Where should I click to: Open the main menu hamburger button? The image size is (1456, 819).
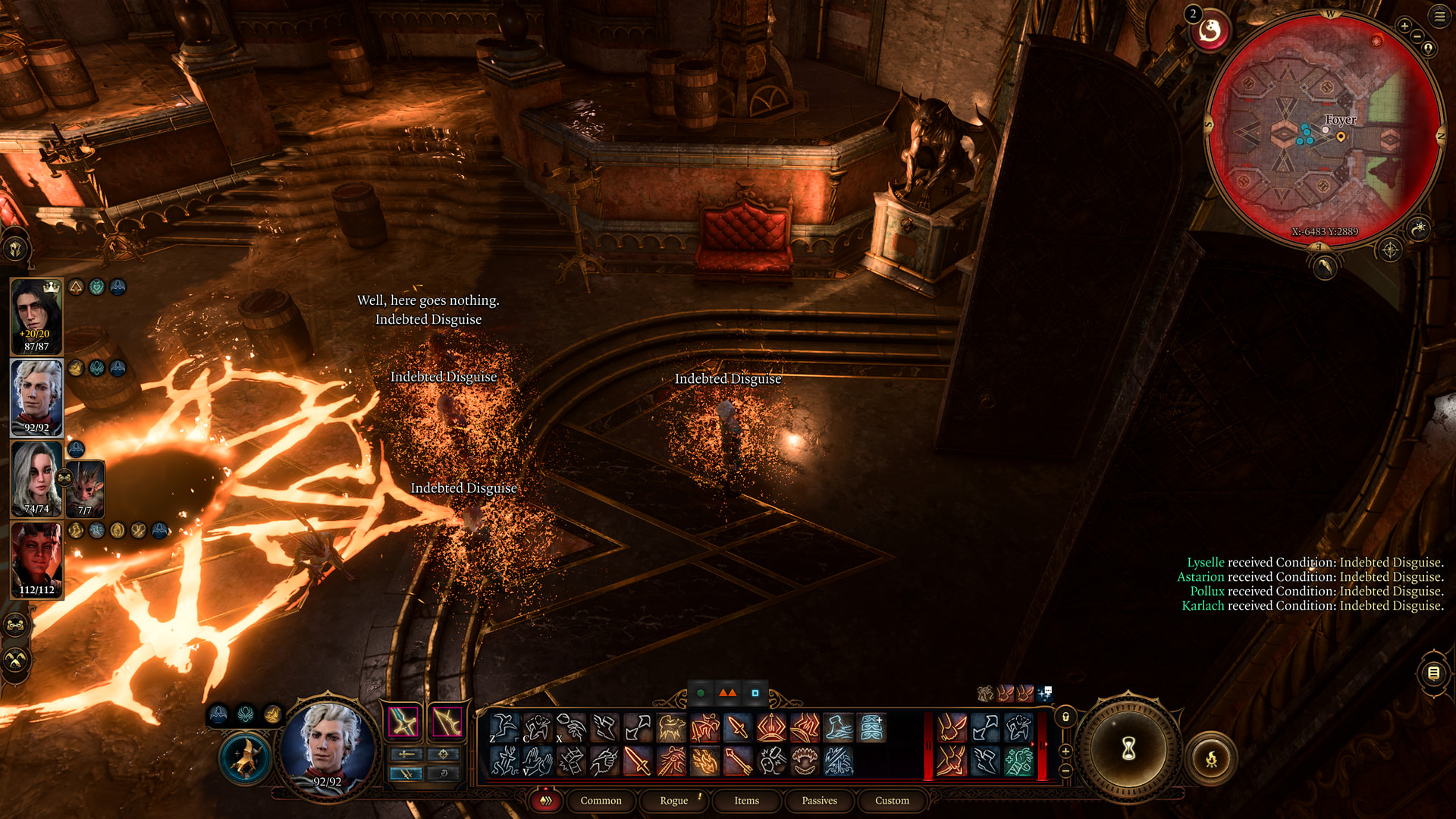point(1439,17)
